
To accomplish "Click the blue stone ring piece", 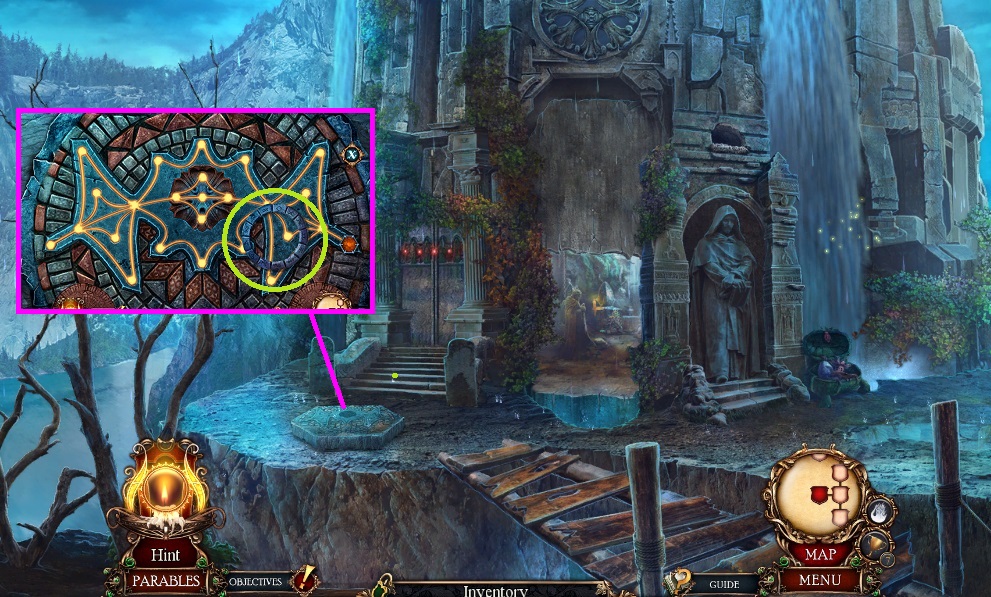I will point(273,240).
